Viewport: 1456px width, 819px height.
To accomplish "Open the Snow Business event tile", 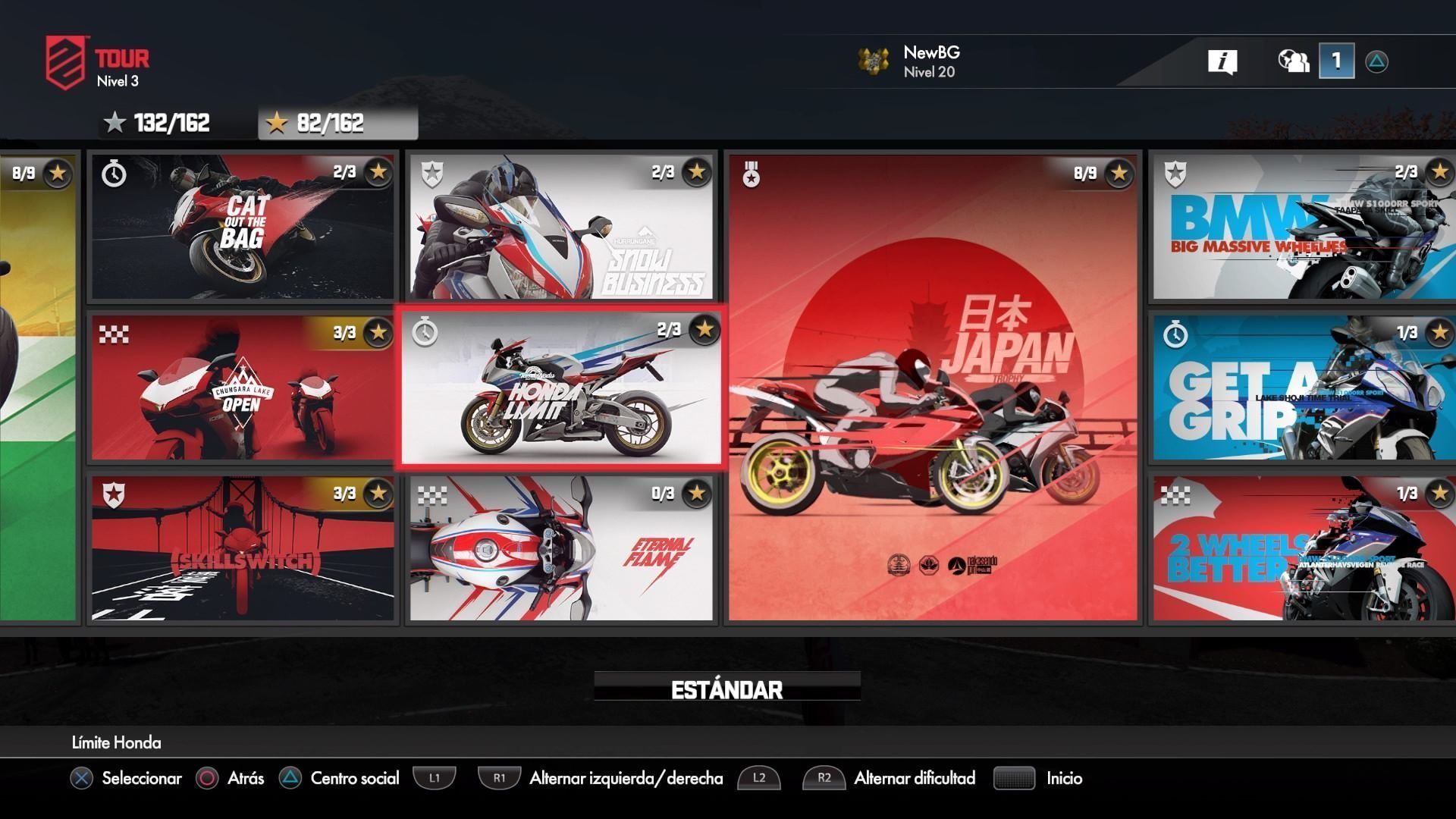I will (x=561, y=227).
